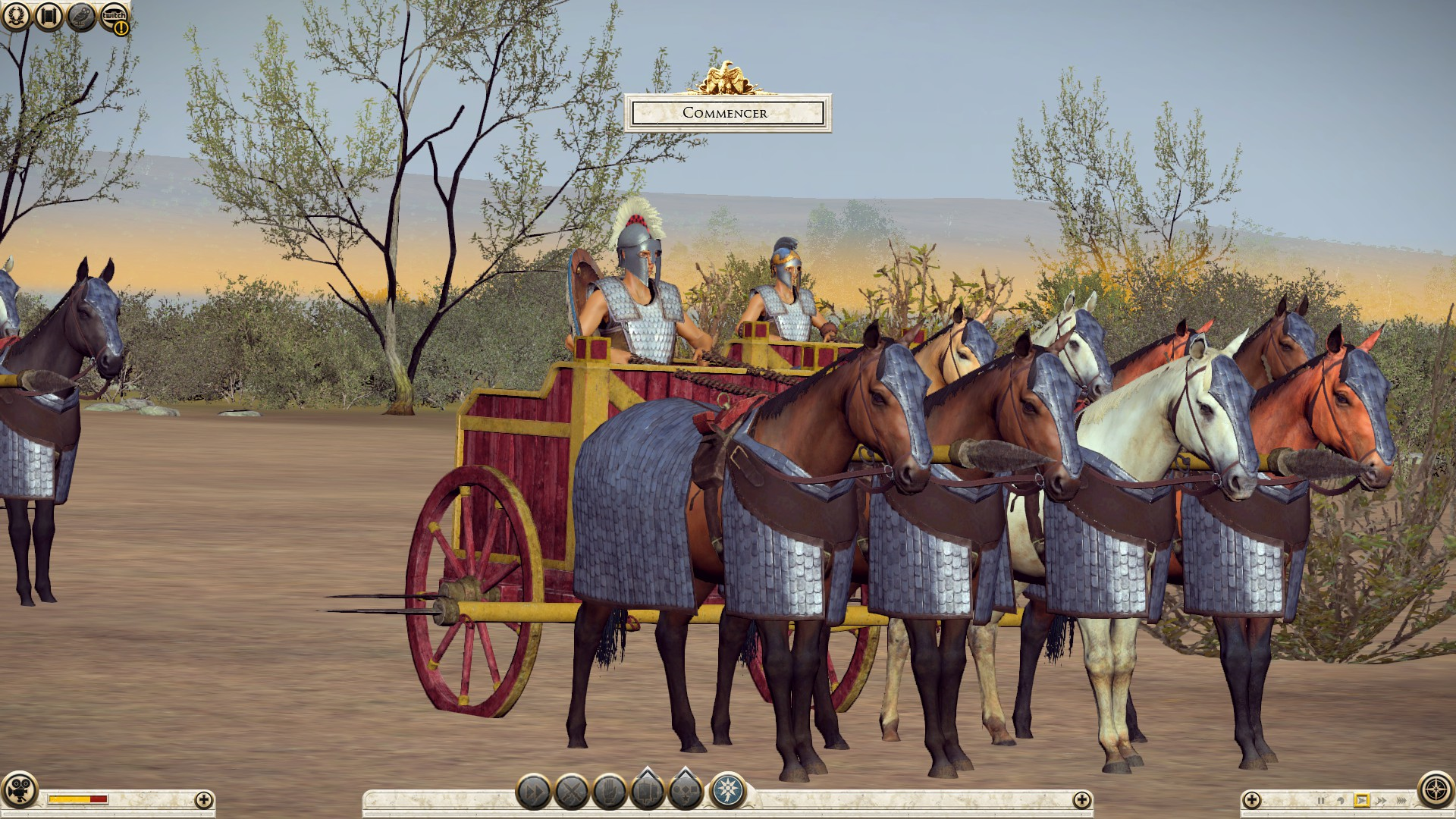1456x819 pixels.
Task: Open the laurel wreath menu icon
Action: (16, 16)
